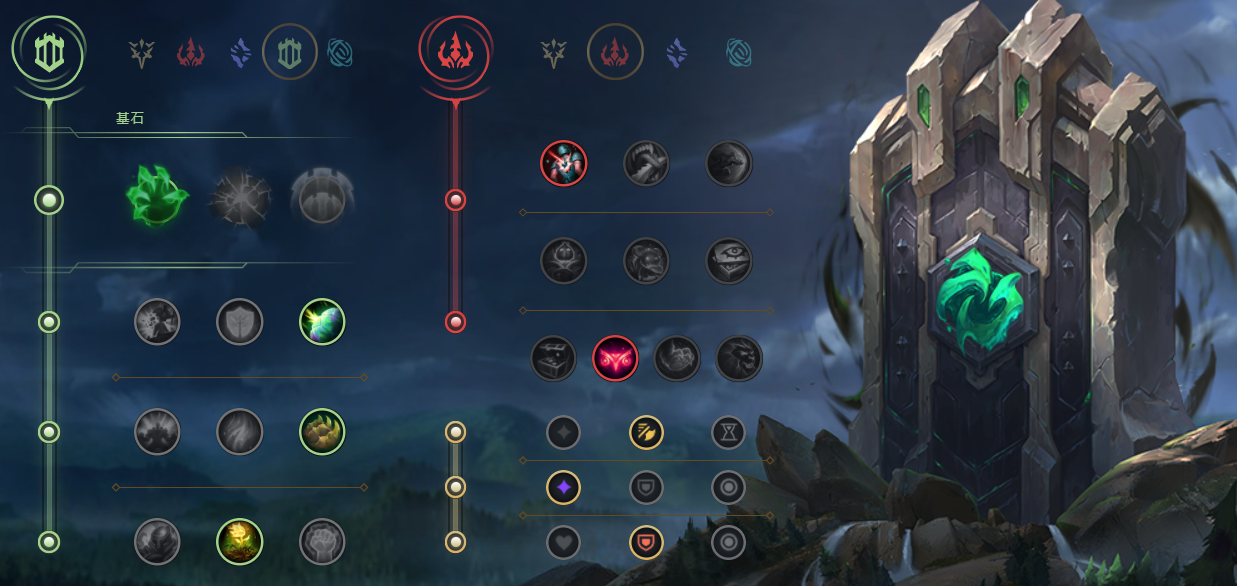Select the purple diamond adaptive force shard

tap(564, 487)
